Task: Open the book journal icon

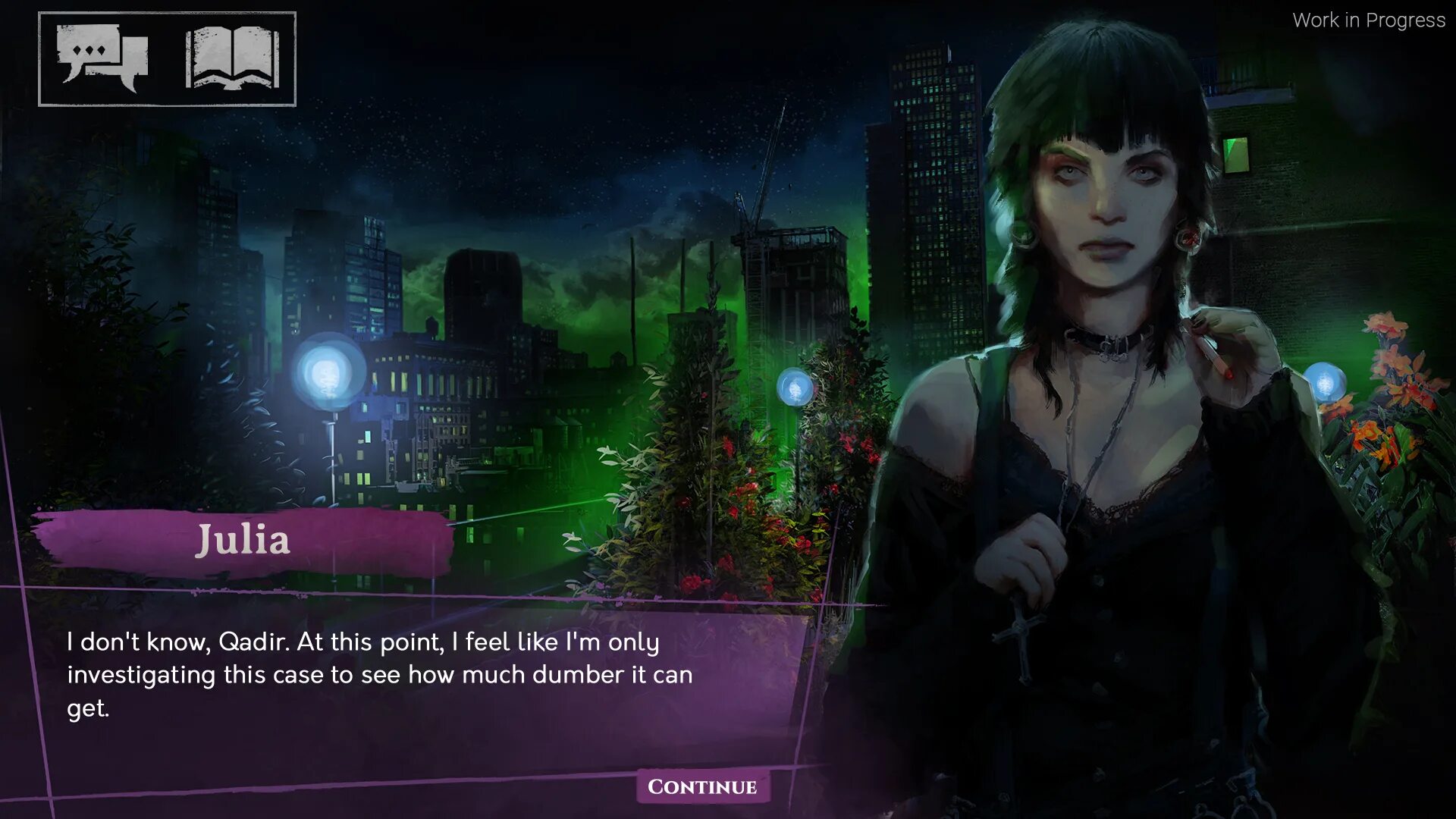Action: point(232,58)
